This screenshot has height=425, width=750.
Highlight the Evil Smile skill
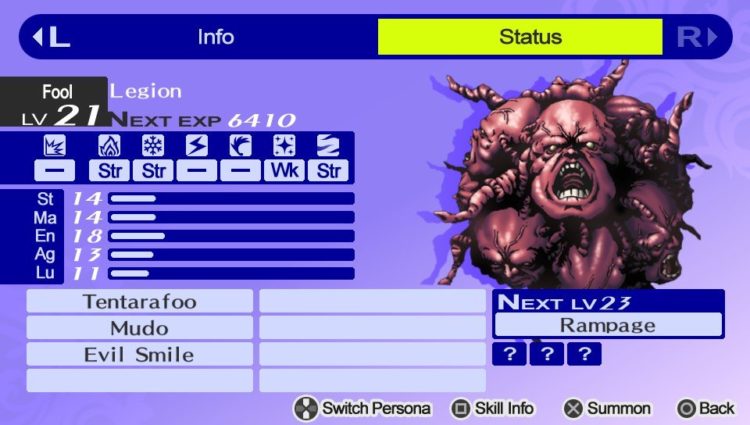click(139, 354)
